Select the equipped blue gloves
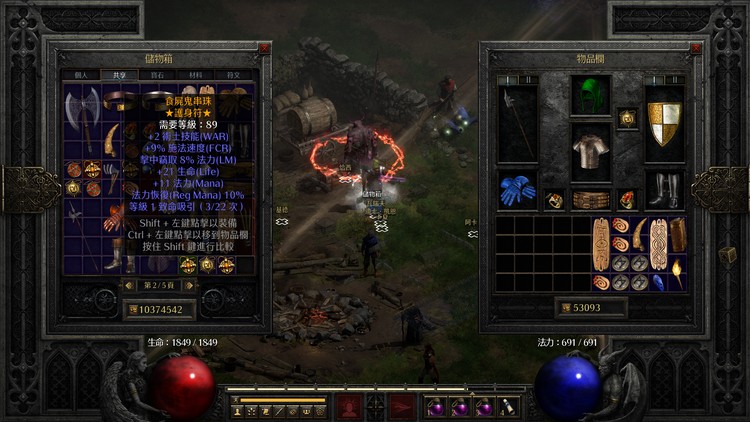Screen dimensions: 750x422 (517, 188)
